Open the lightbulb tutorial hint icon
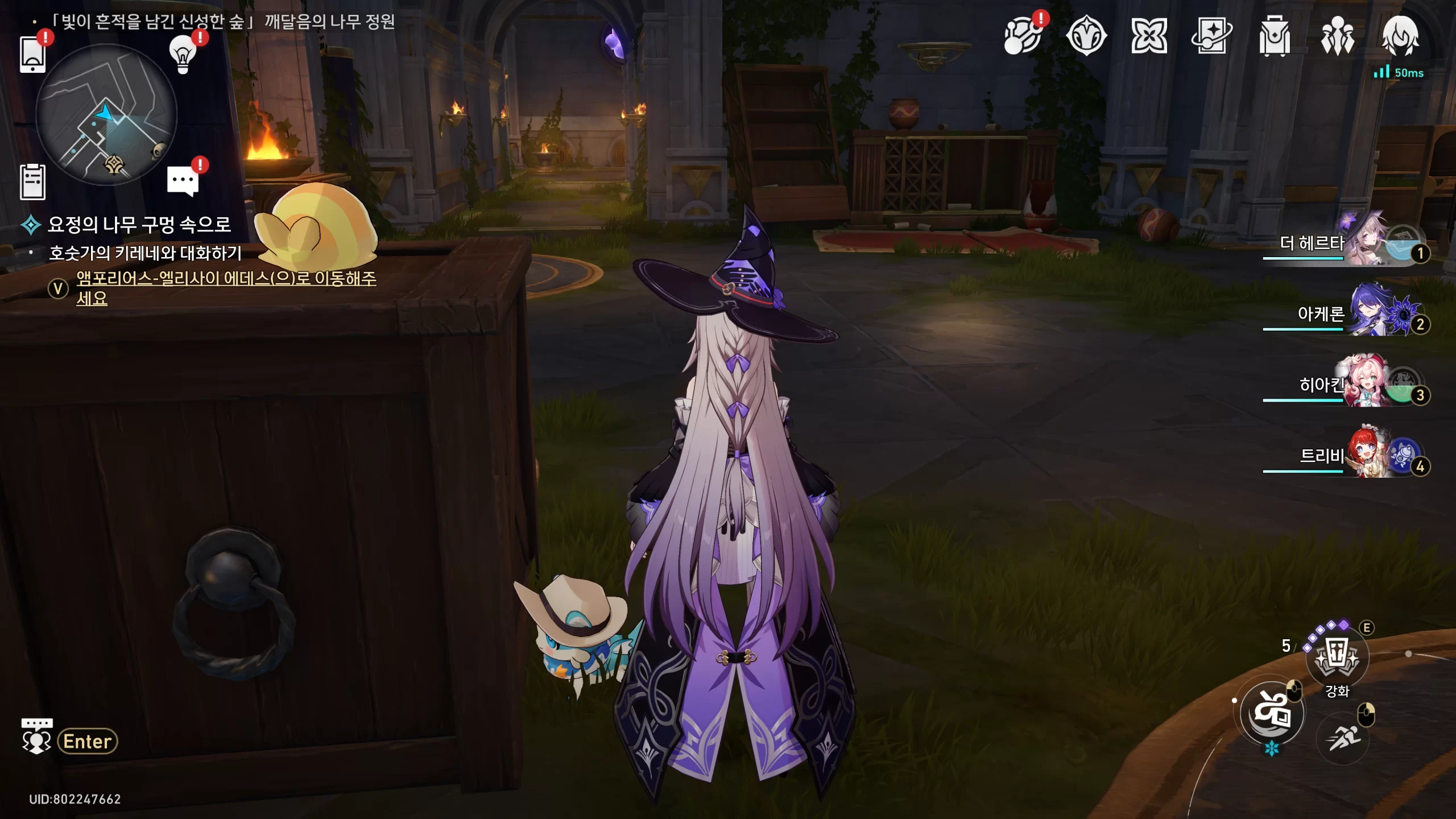This screenshot has width=1456, height=819. click(x=183, y=54)
